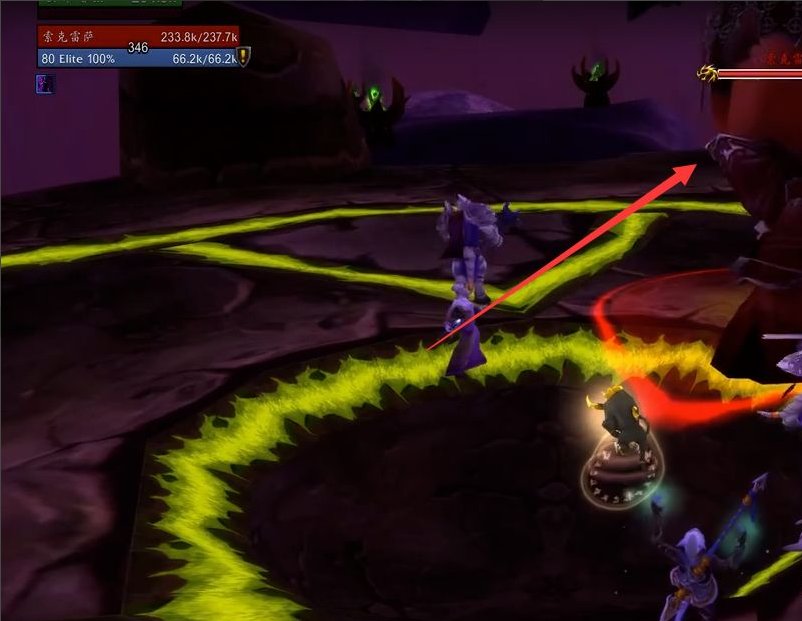Click the yellow exclamation shield icon
Image resolution: width=802 pixels, height=621 pixels.
tap(243, 57)
